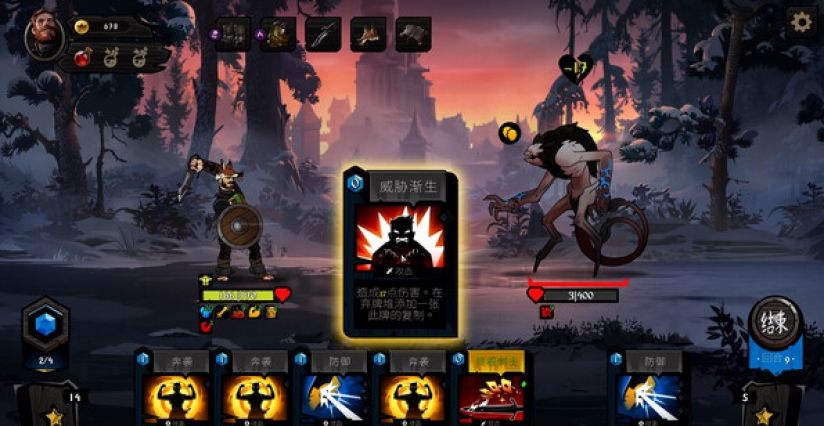824x426 pixels.
Task: Open the settings gear menu
Action: [800, 23]
